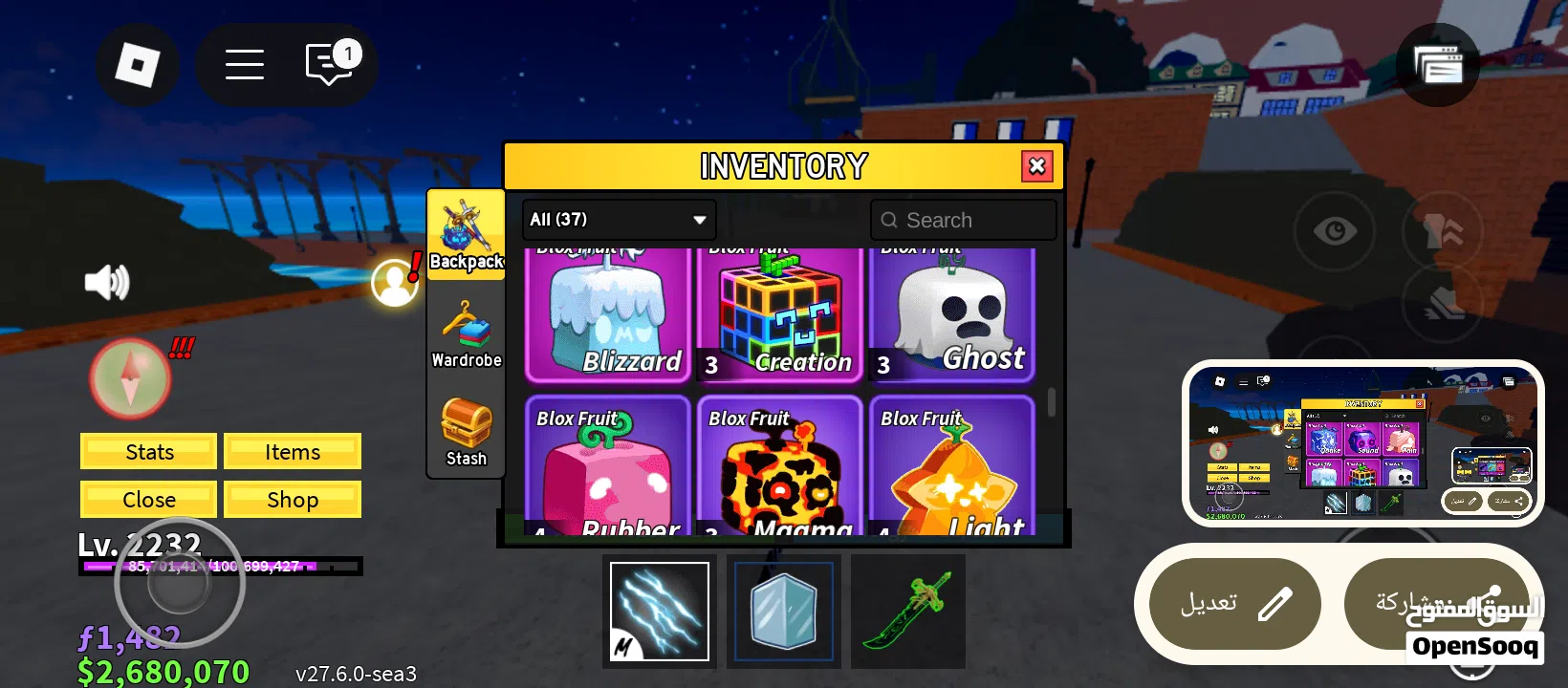The image size is (1568, 688).
Task: Switch to the Backpack tab
Action: click(466, 234)
